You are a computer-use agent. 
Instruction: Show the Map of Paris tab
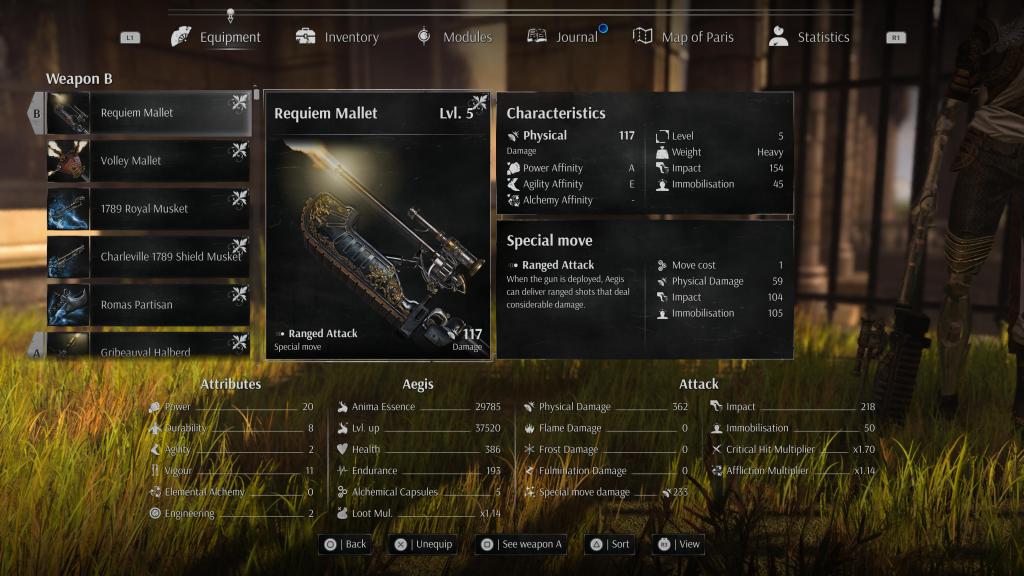click(684, 37)
